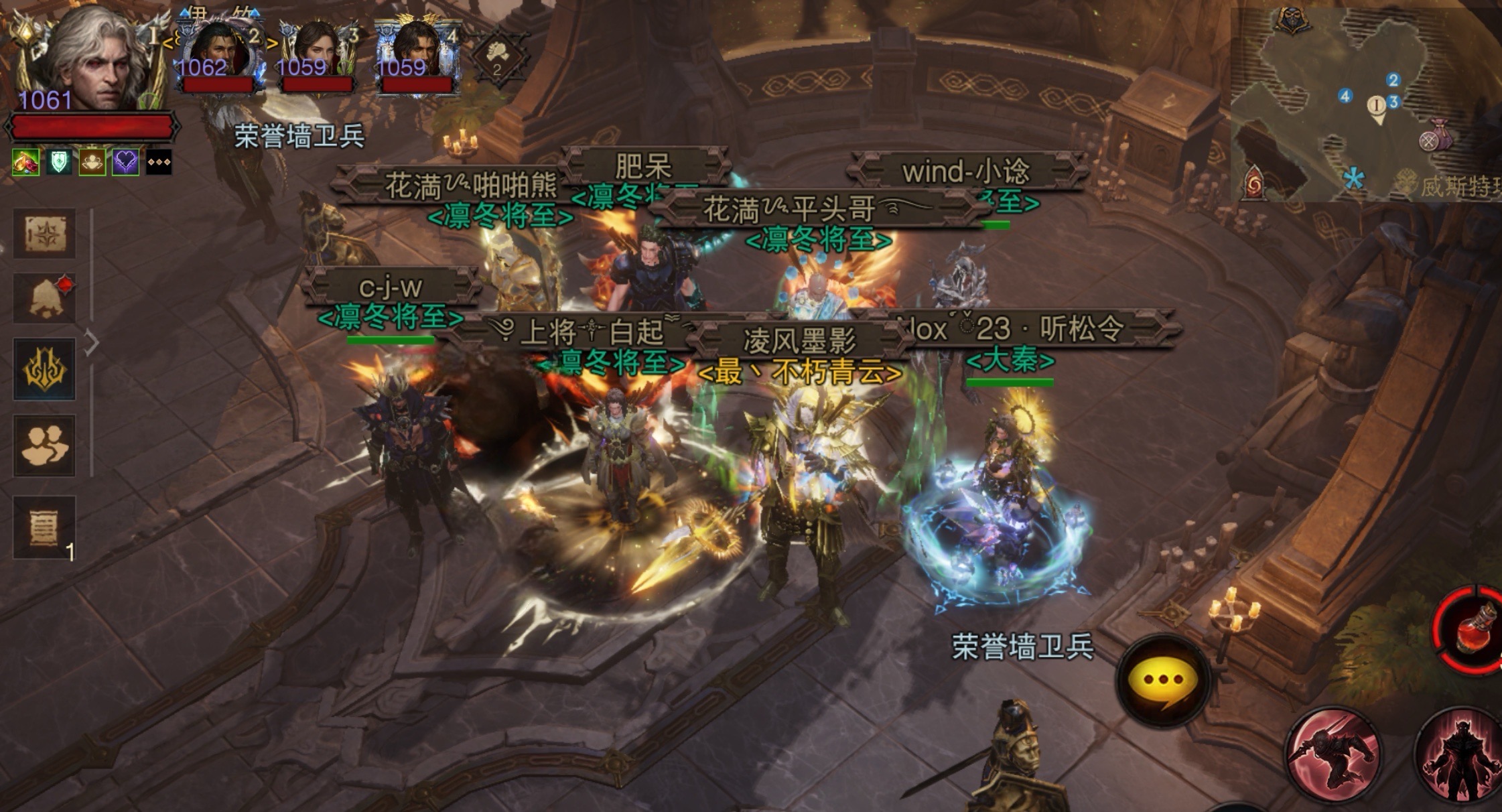
Task: Open the bell notifications button
Action: pos(45,299)
